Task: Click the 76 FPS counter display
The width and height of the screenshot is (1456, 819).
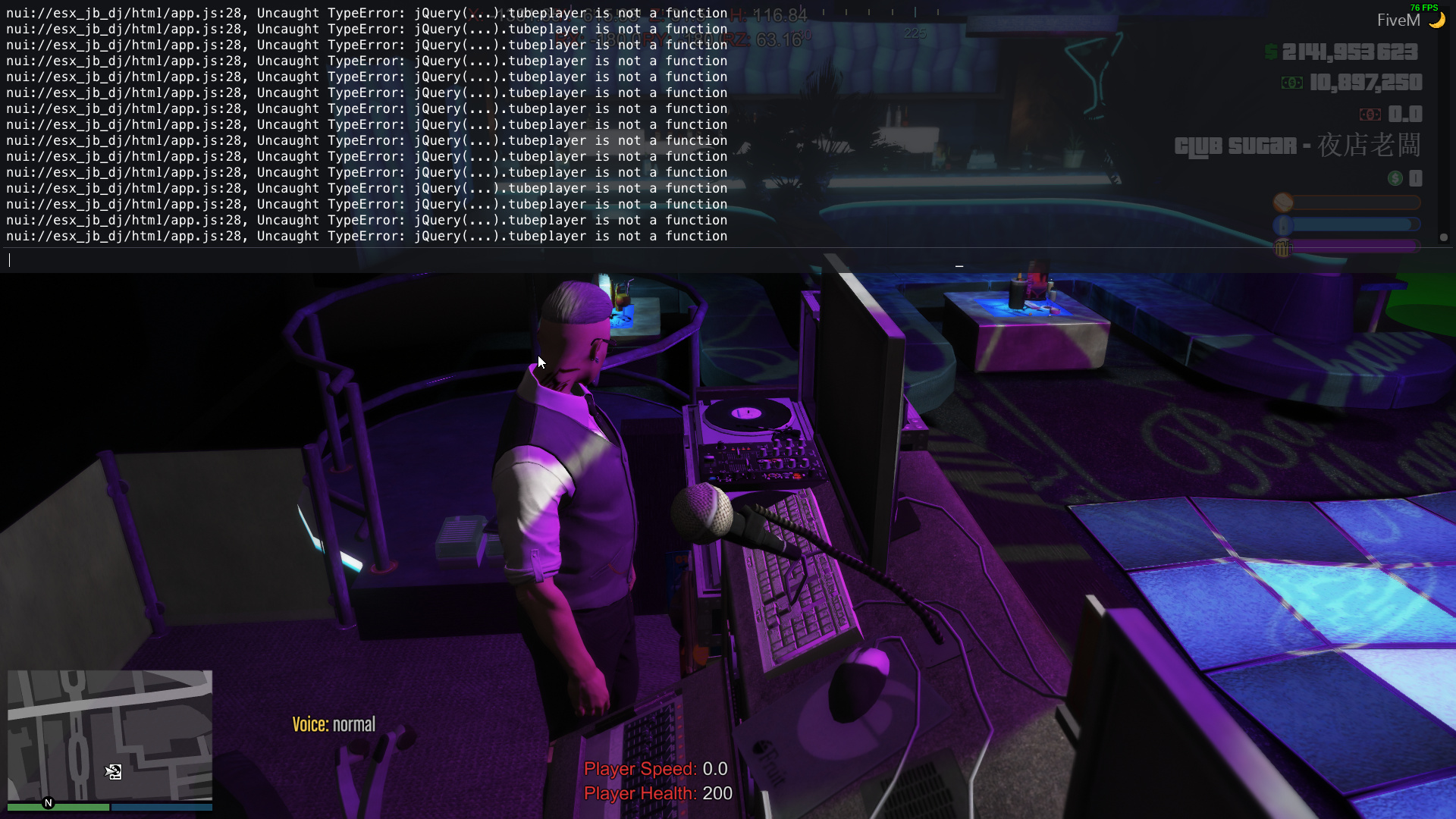Action: point(1423,8)
